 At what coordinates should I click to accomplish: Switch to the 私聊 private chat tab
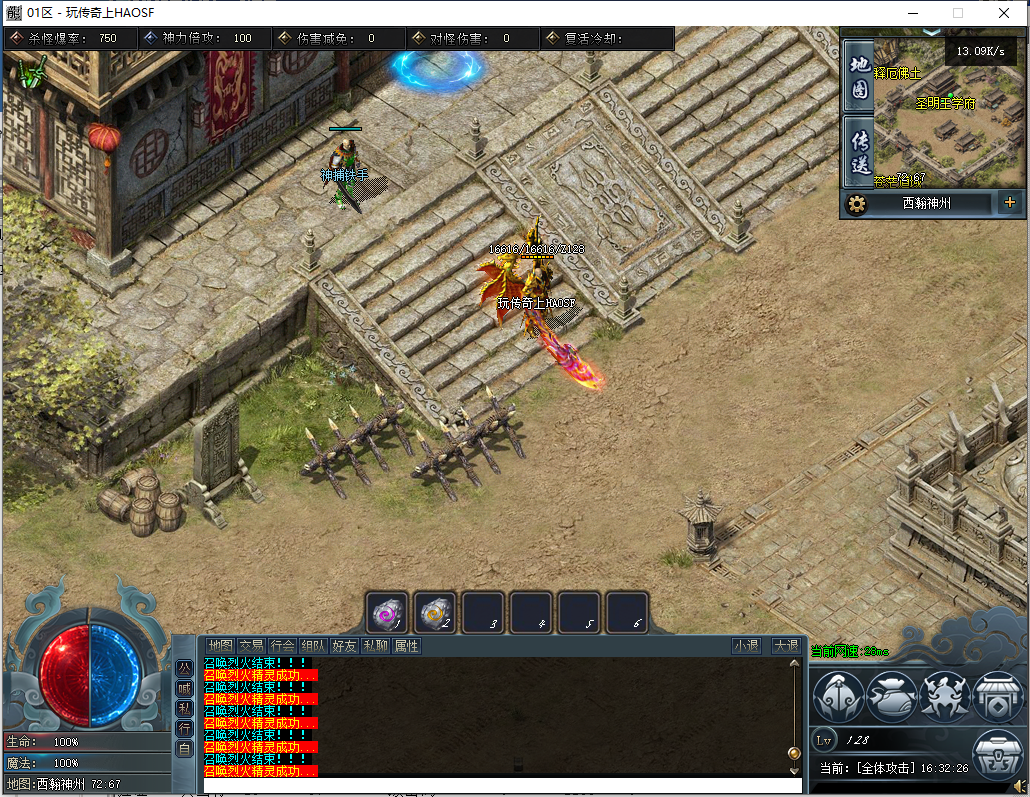point(375,646)
